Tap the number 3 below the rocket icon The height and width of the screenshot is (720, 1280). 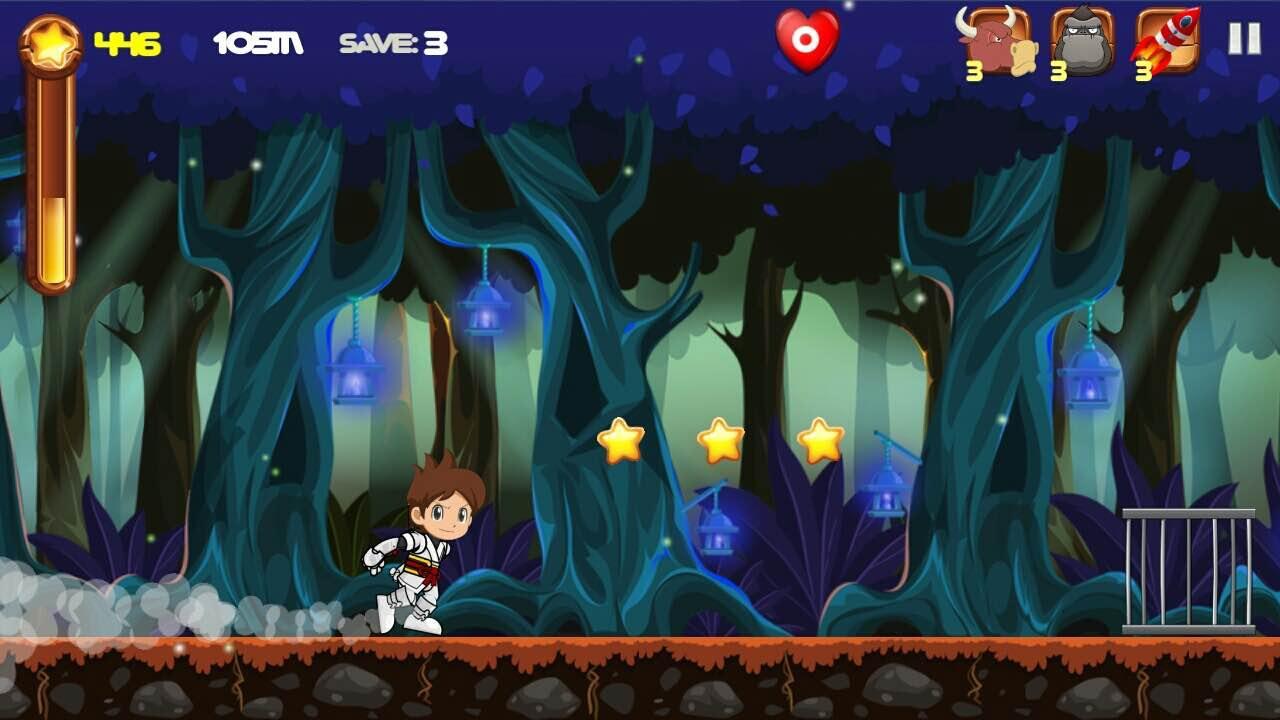pos(1143,71)
